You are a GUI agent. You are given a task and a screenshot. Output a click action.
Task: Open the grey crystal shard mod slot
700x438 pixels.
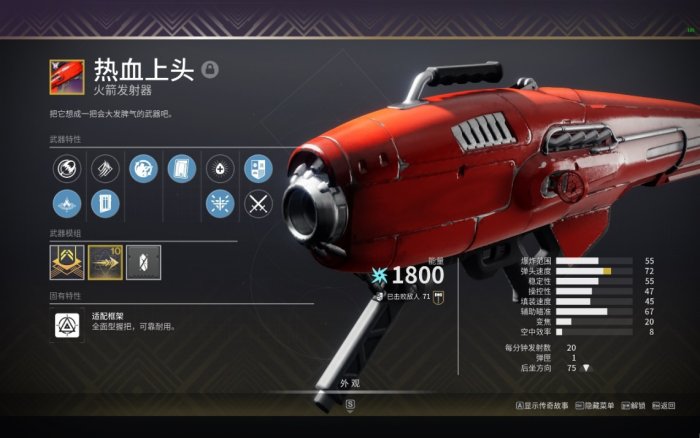pos(143,261)
